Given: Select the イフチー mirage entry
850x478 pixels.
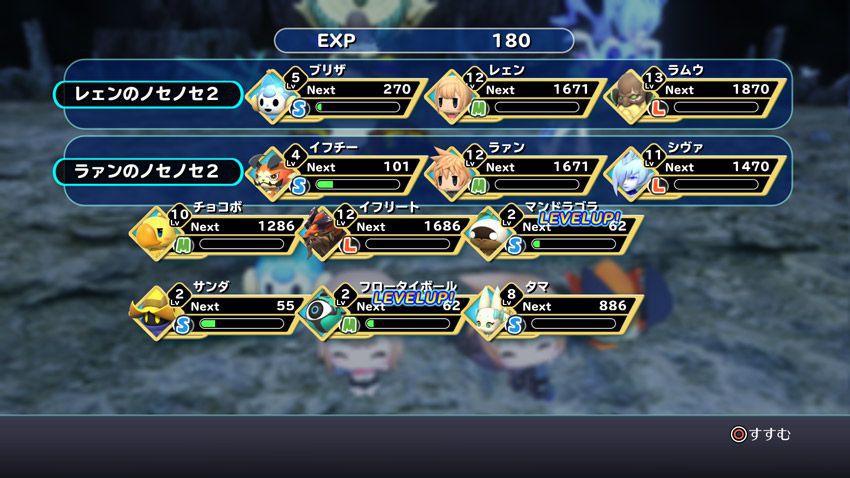Looking at the screenshot, I should [338, 169].
